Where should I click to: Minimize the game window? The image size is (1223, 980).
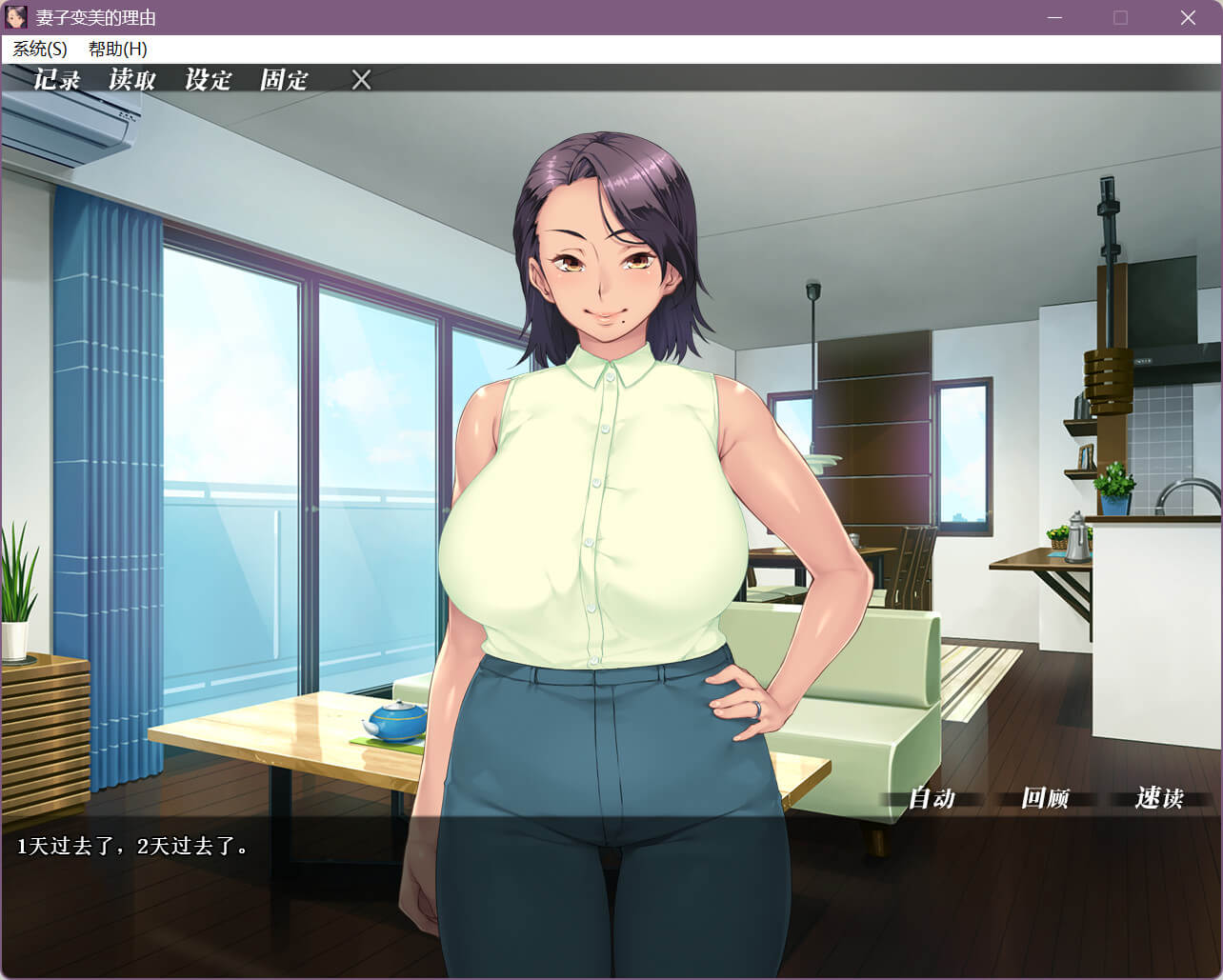pyautogui.click(x=1054, y=18)
